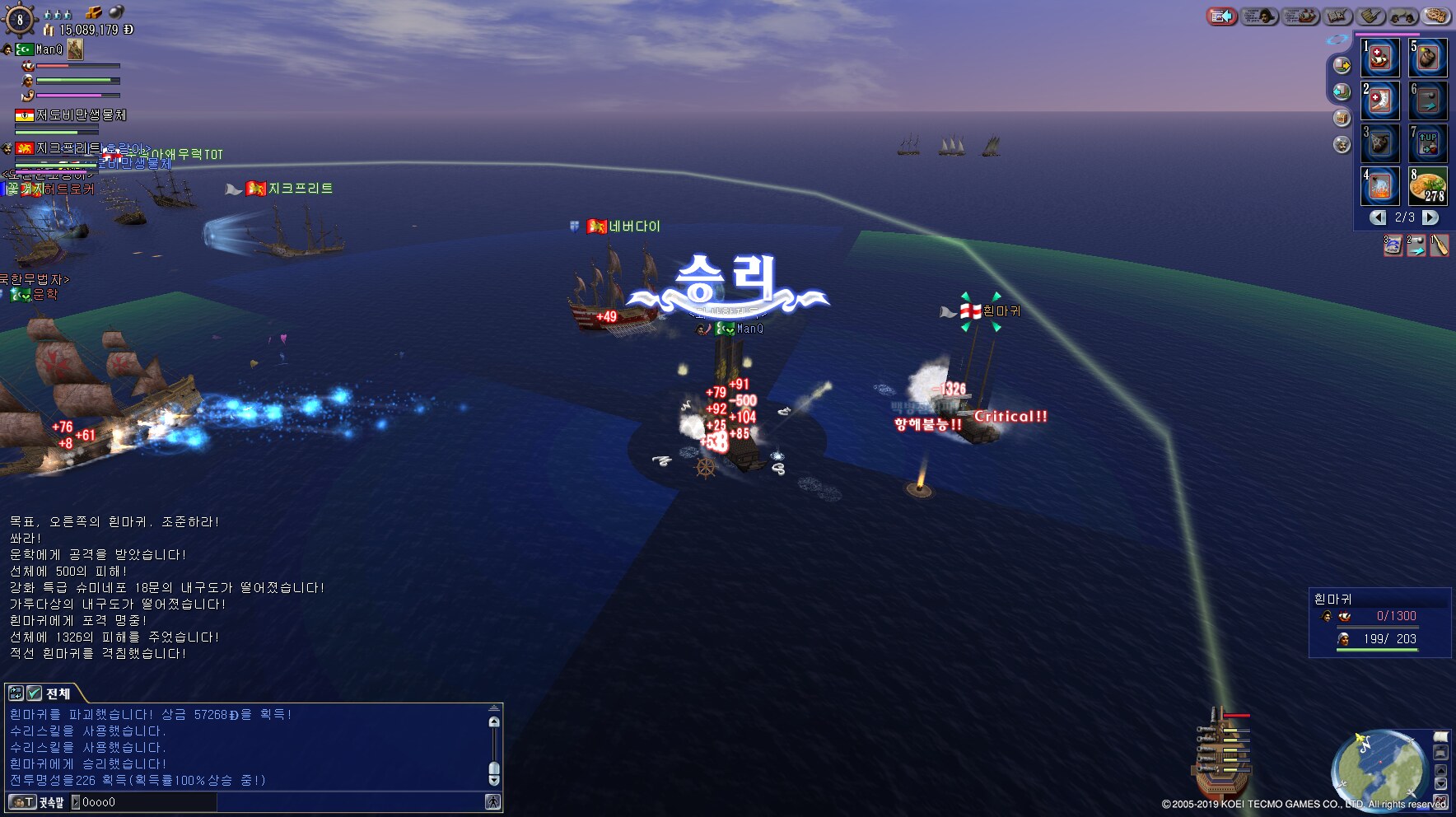This screenshot has height=817, width=1456.
Task: Use the ship repair skill in slot 1
Action: (1380, 58)
